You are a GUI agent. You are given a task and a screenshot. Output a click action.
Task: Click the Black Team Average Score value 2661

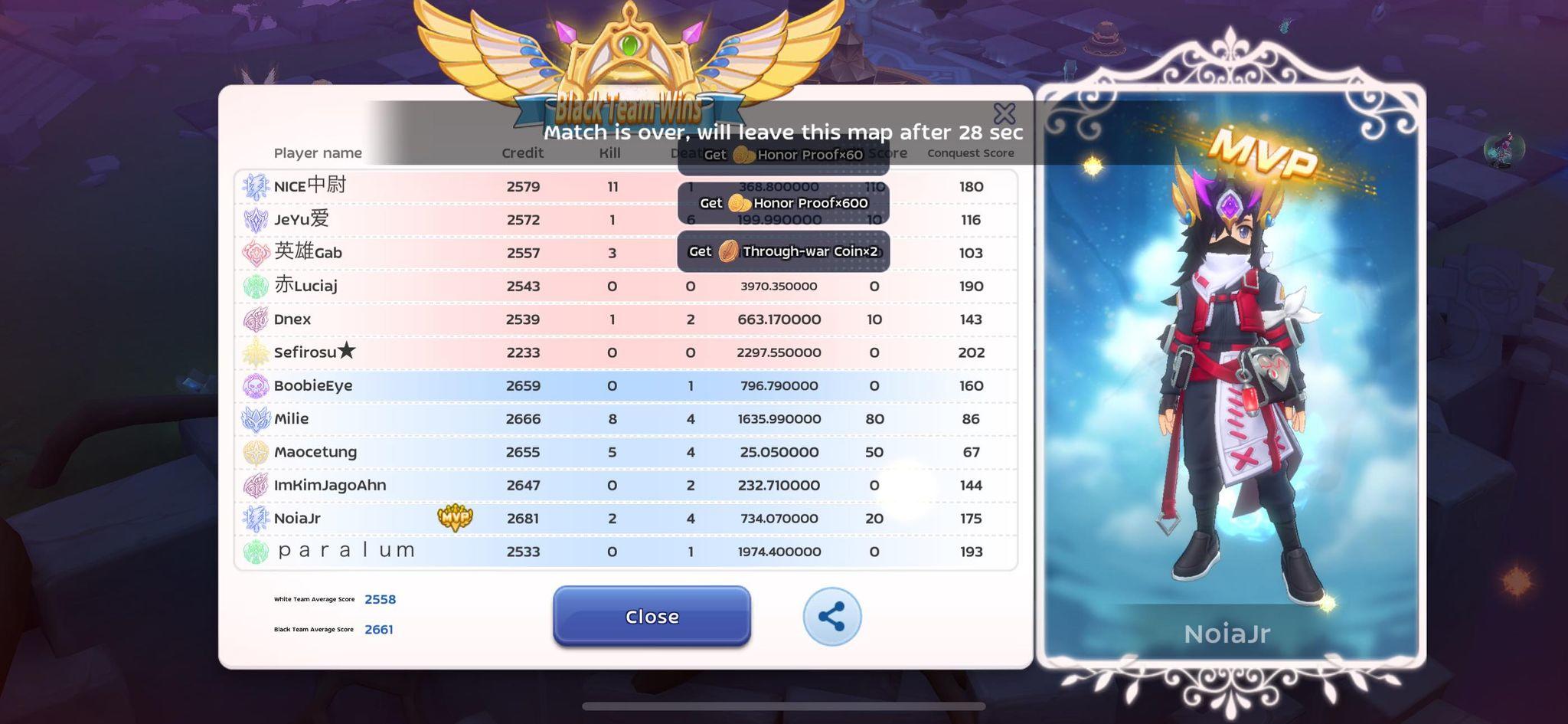(378, 629)
